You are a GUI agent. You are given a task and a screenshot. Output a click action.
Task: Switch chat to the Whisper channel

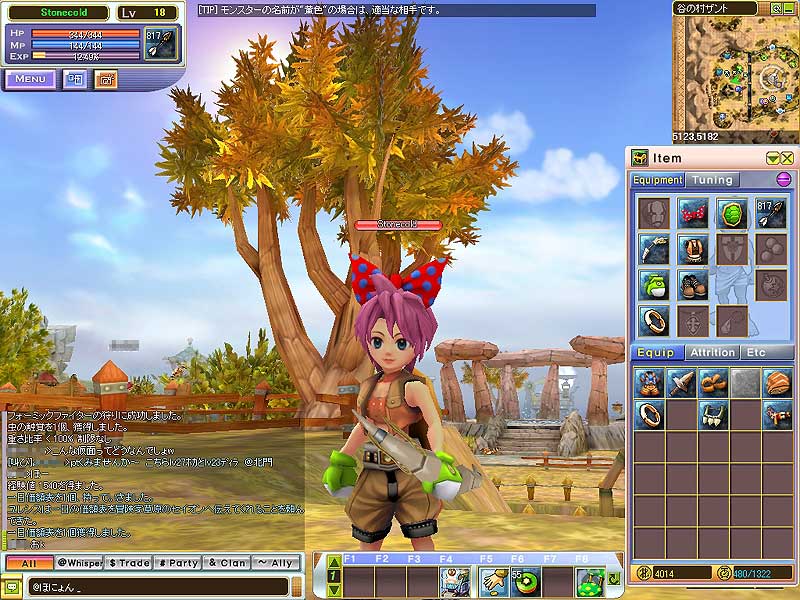tap(79, 563)
